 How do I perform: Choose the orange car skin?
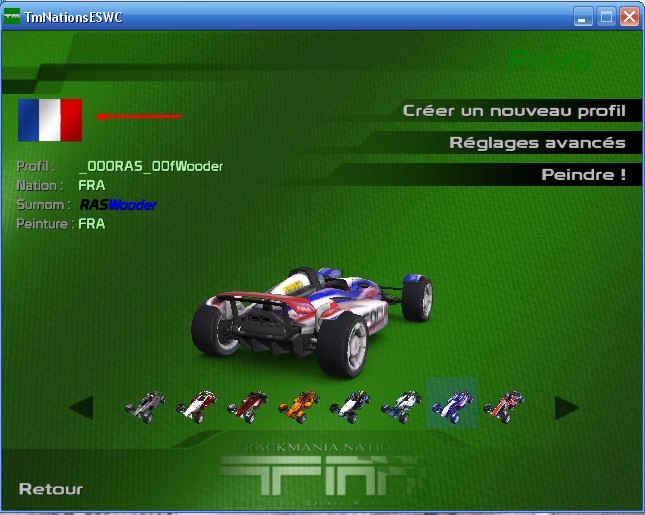tap(298, 405)
